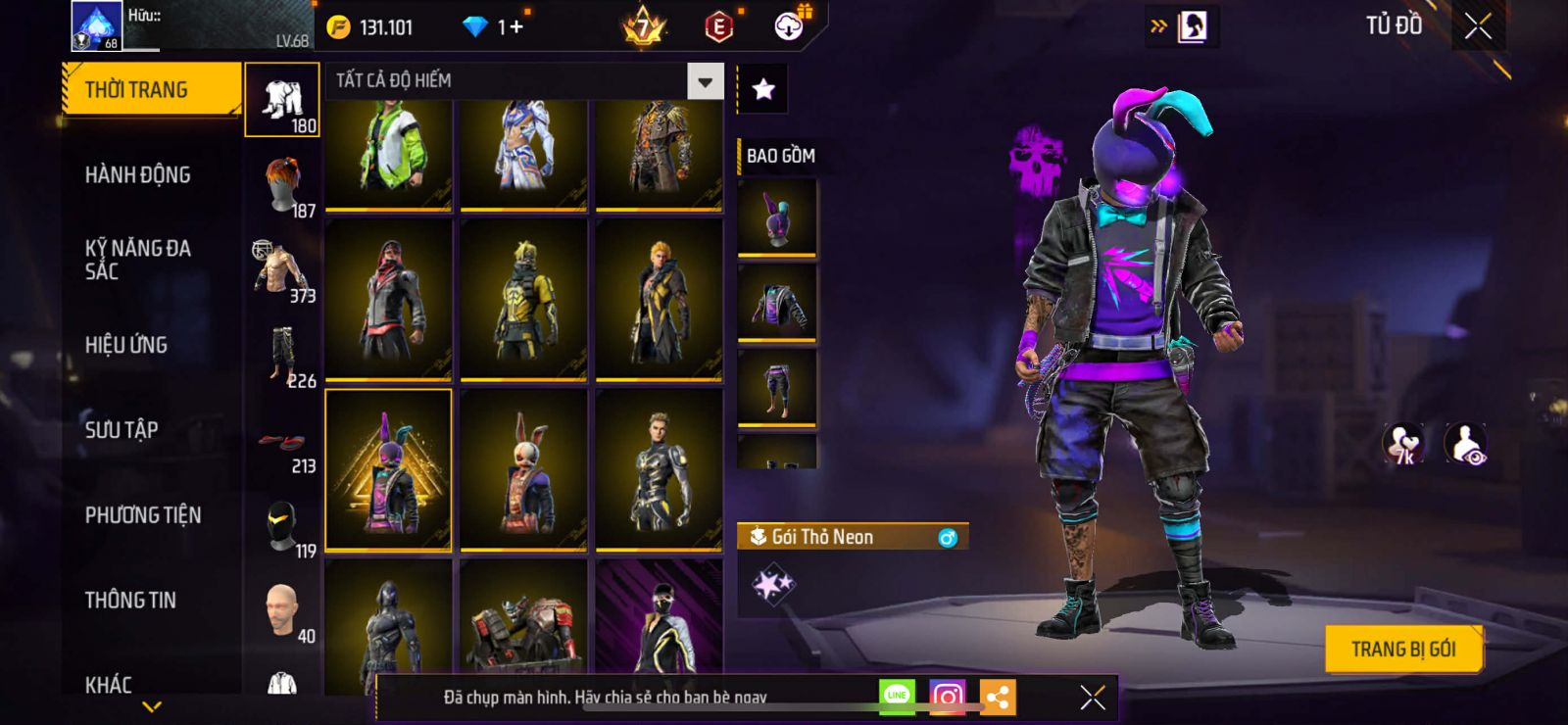Select the Kỹ Năng Đa Sắc tab

click(x=137, y=260)
